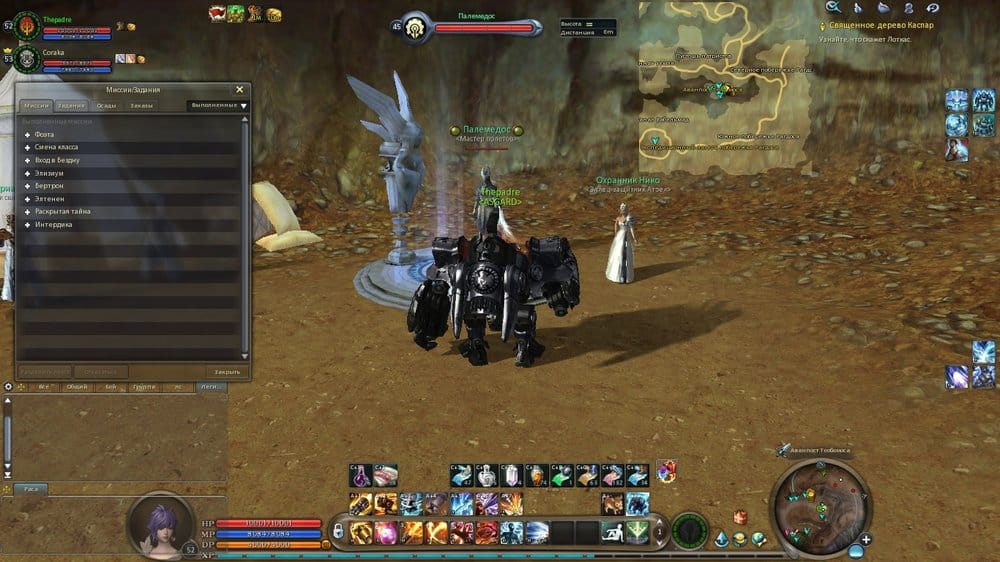The image size is (1000, 562).
Task: Toggle the hotbar padlock icon
Action: (338, 531)
